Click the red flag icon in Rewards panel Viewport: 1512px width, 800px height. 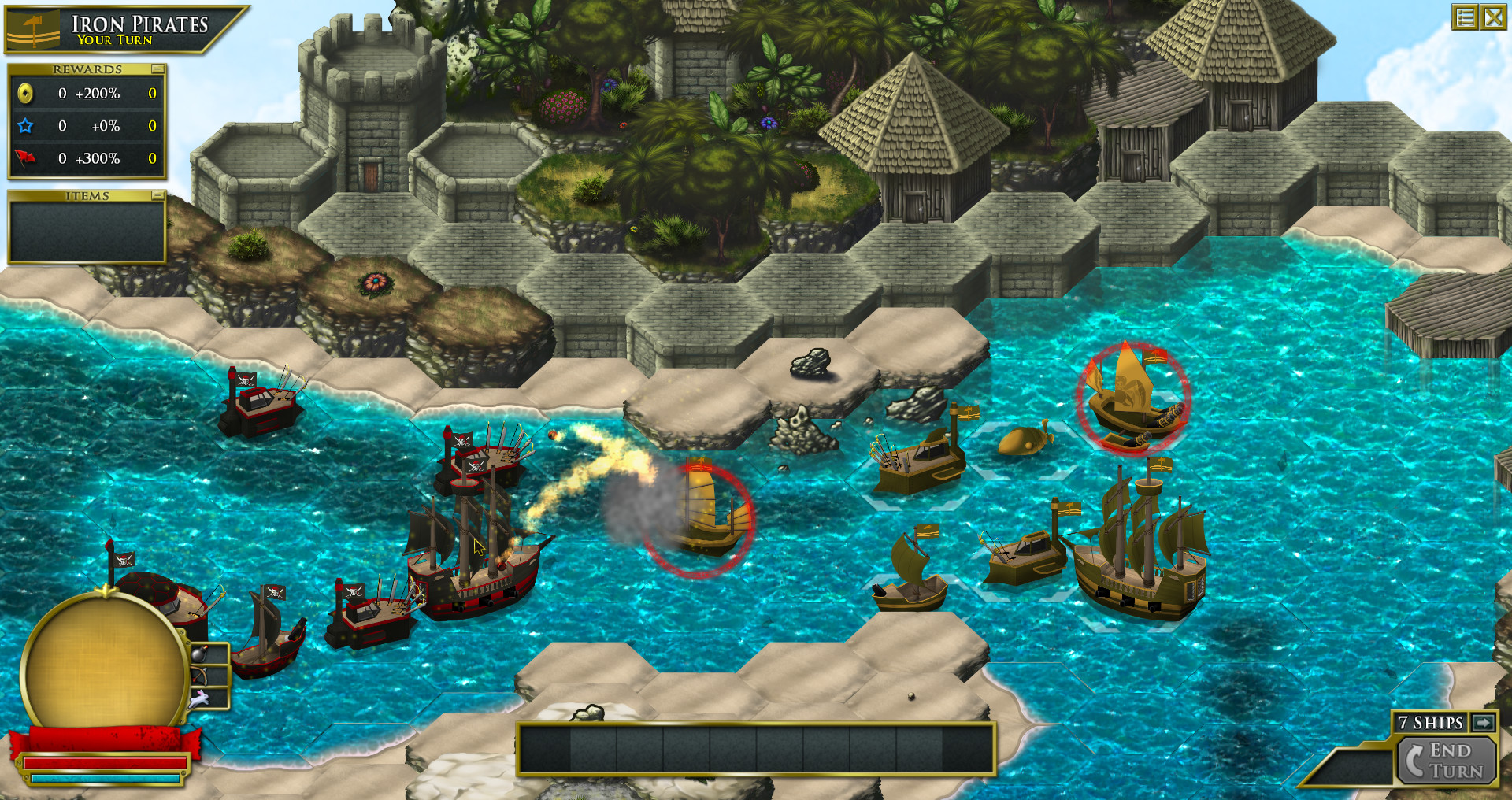tap(24, 157)
